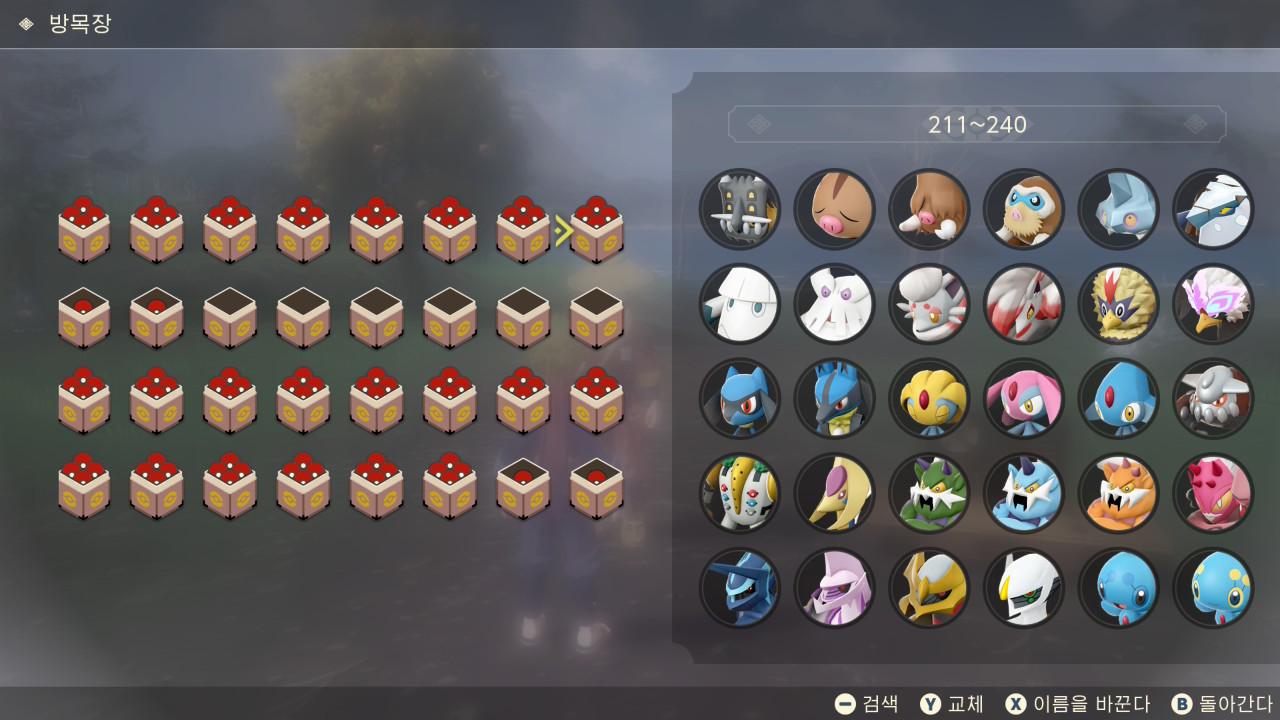Select the Regigigas portrait
The width and height of the screenshot is (1280, 720).
tap(740, 493)
